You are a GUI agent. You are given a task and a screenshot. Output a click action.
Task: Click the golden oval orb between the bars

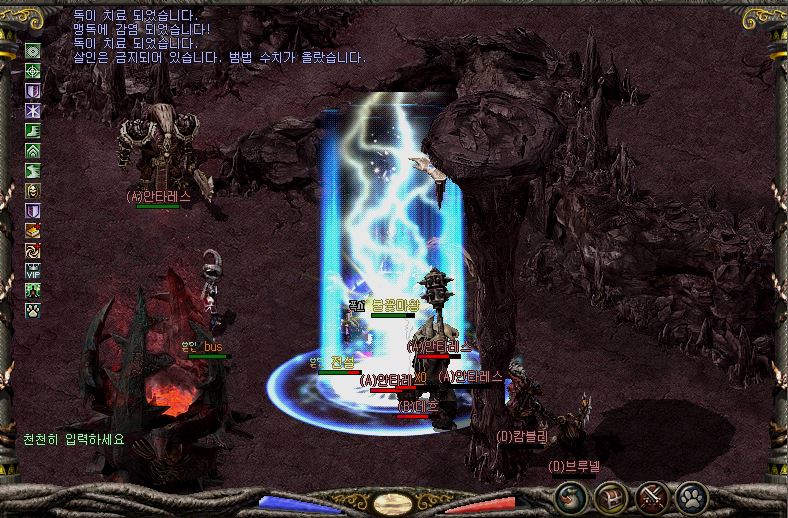tap(394, 503)
